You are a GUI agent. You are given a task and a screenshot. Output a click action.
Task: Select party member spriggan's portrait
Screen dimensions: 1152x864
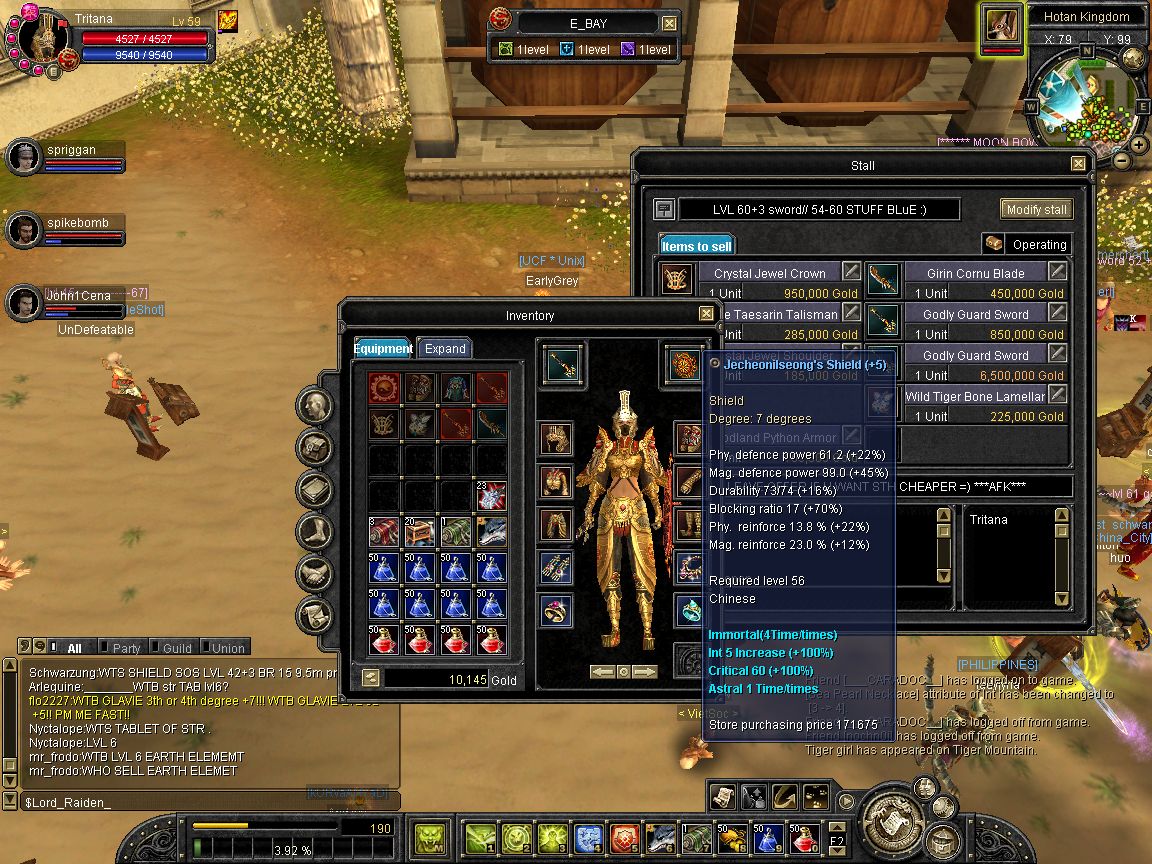[23, 157]
